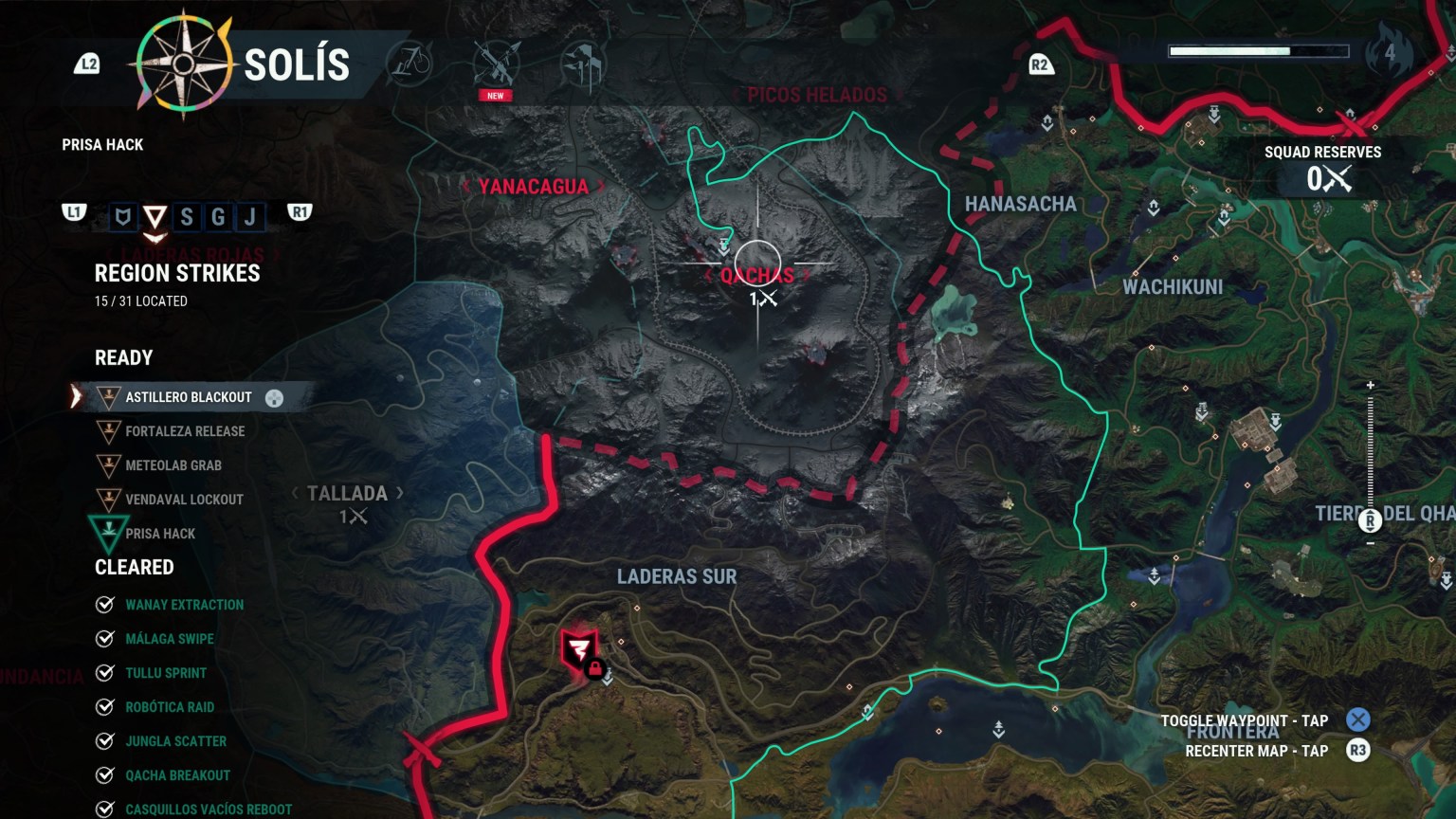Switch to the S filter tab
Viewport: 1456px width, 819px height.
pos(189,215)
